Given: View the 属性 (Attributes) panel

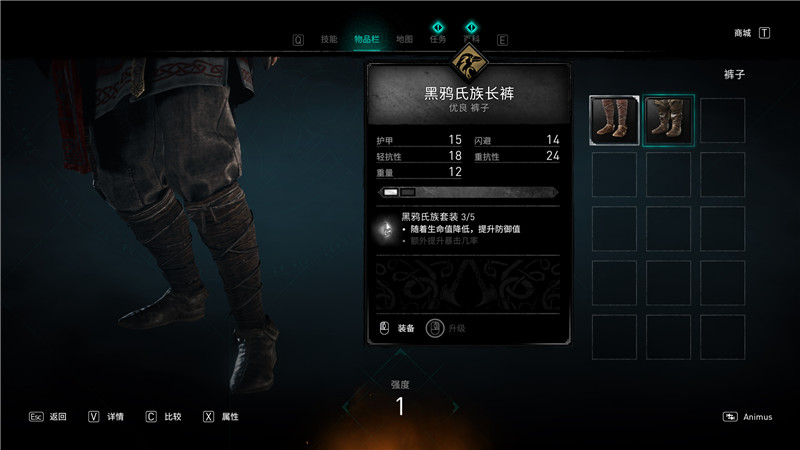Looking at the screenshot, I should [x=221, y=416].
